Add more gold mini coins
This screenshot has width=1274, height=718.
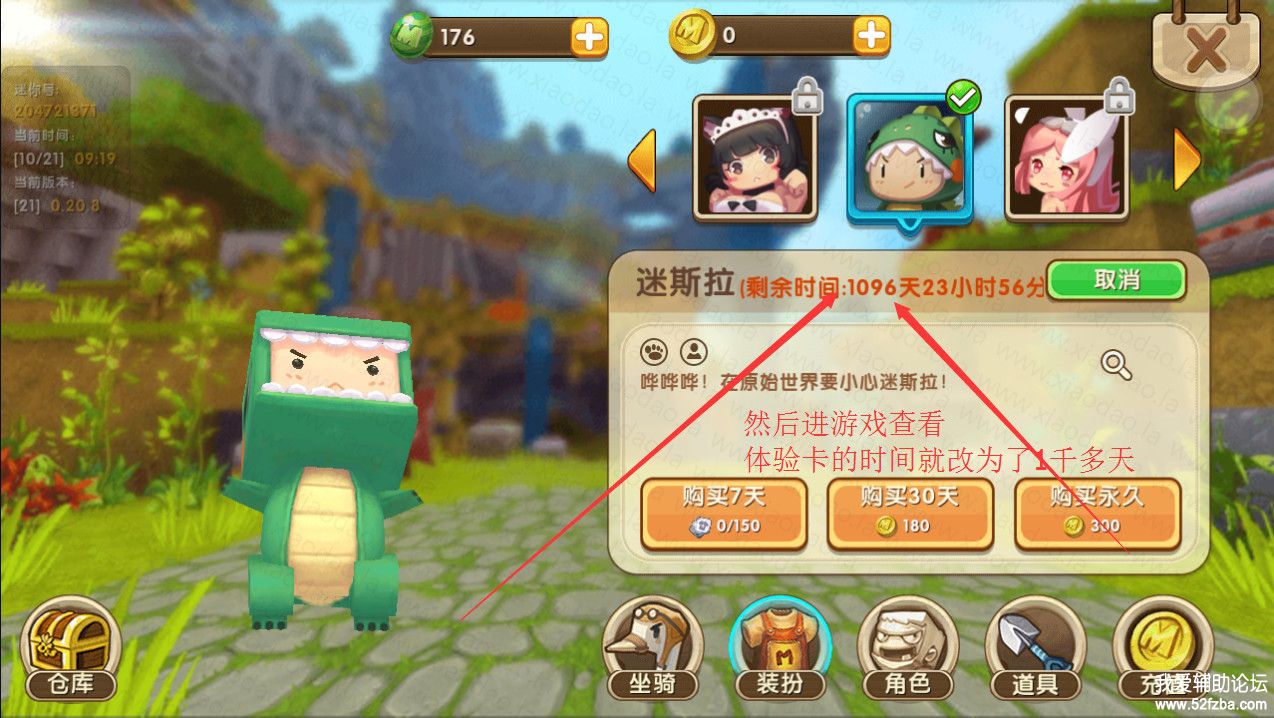click(871, 36)
